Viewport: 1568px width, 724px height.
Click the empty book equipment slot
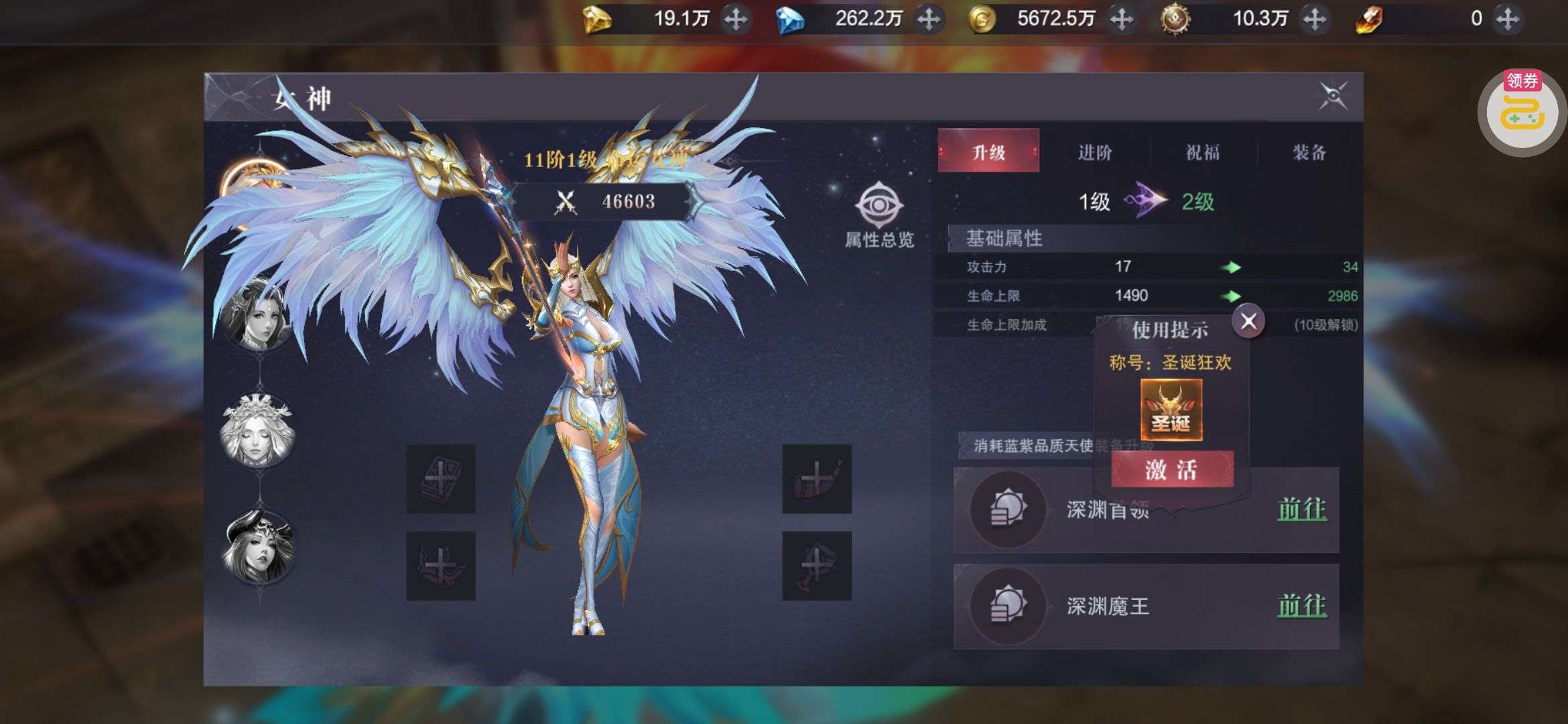[x=441, y=479]
